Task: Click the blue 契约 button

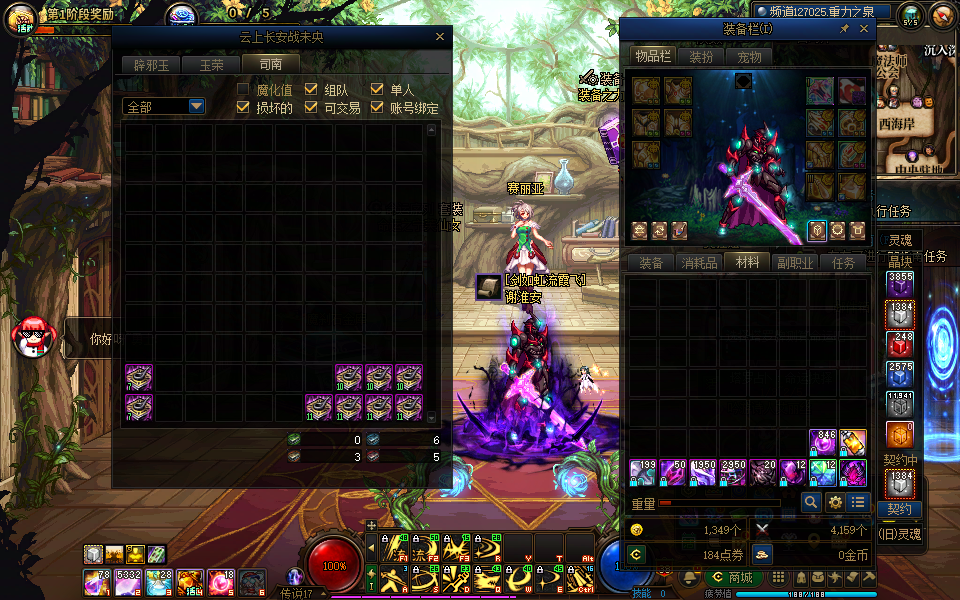Action: pyautogui.click(x=898, y=509)
